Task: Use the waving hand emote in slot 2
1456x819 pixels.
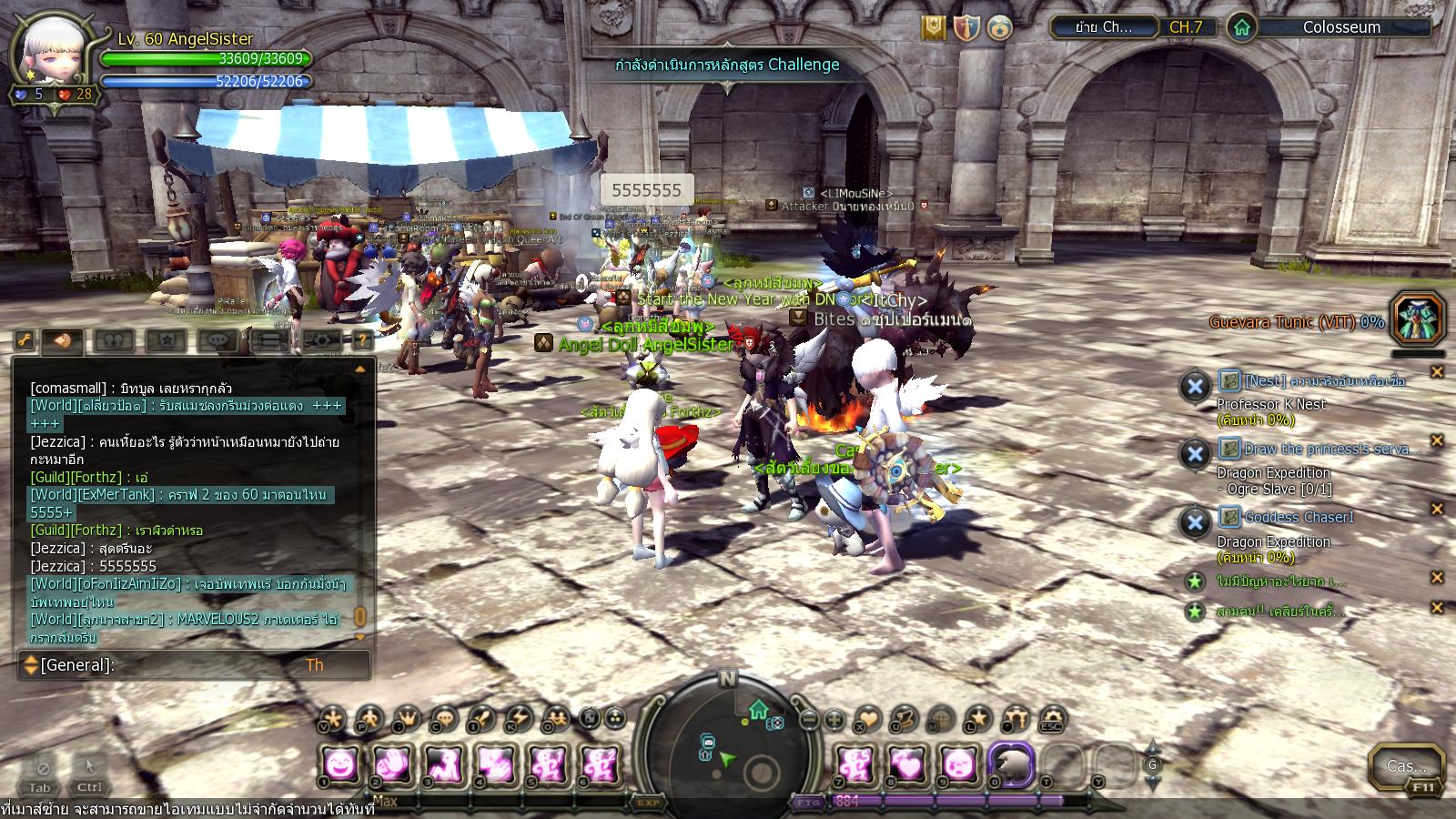Action: pos(393,764)
